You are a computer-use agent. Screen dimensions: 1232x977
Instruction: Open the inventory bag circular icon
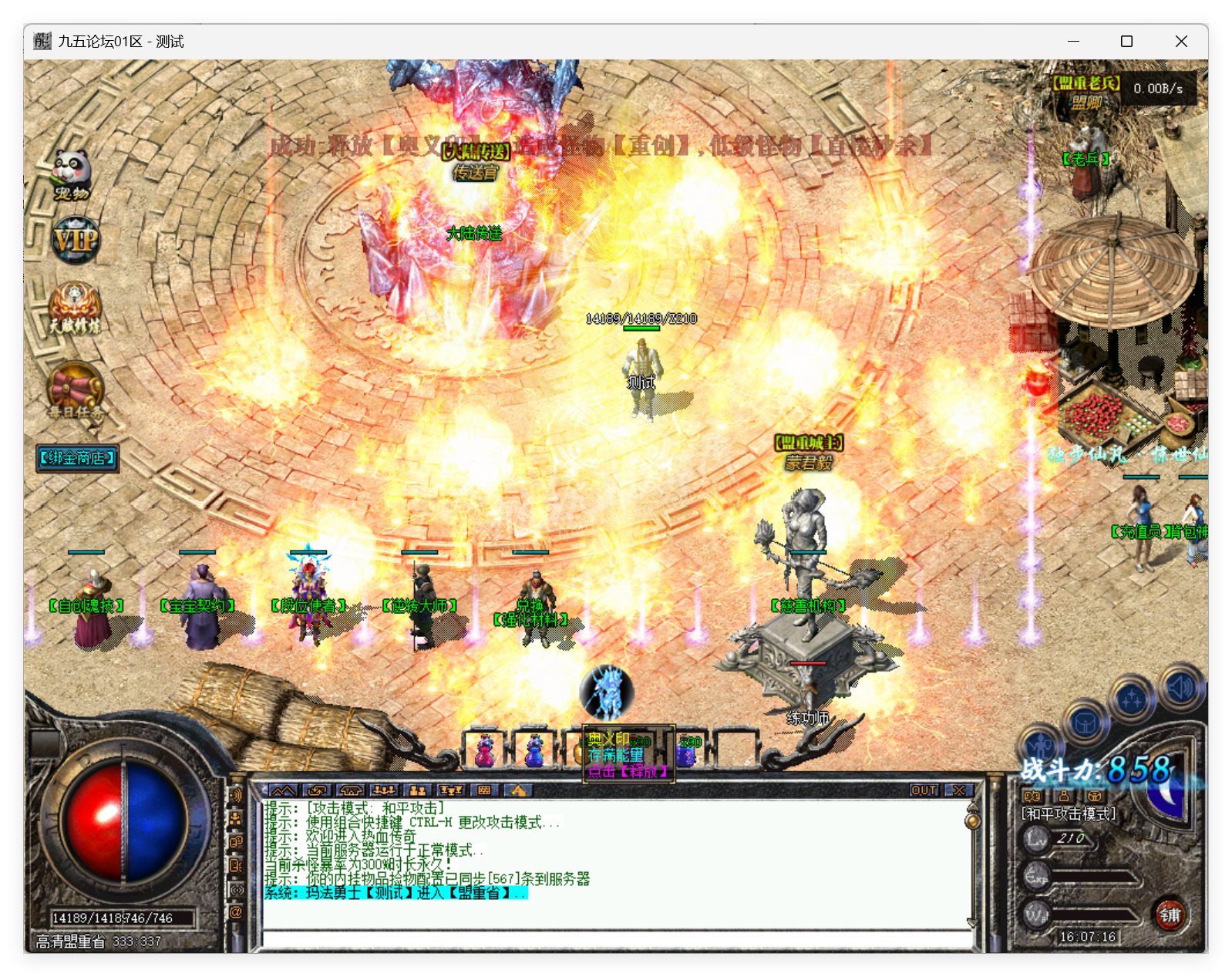tap(1085, 723)
